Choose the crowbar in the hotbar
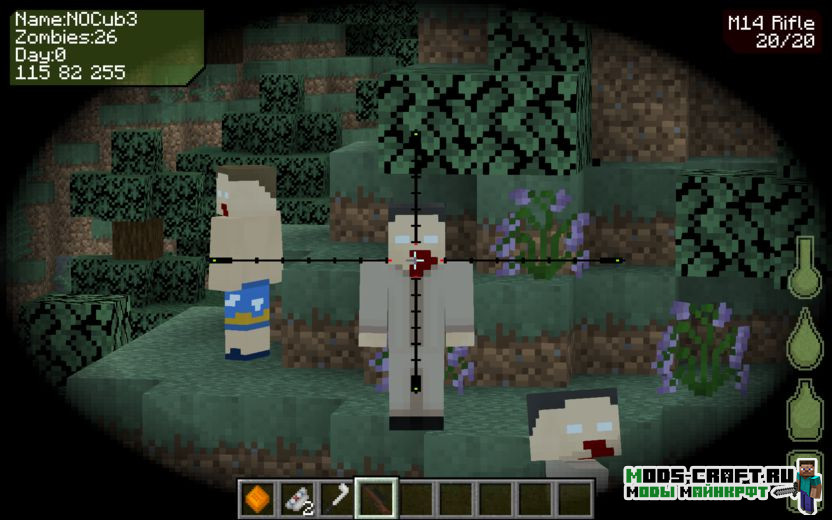This screenshot has height=520, width=832. point(337,497)
